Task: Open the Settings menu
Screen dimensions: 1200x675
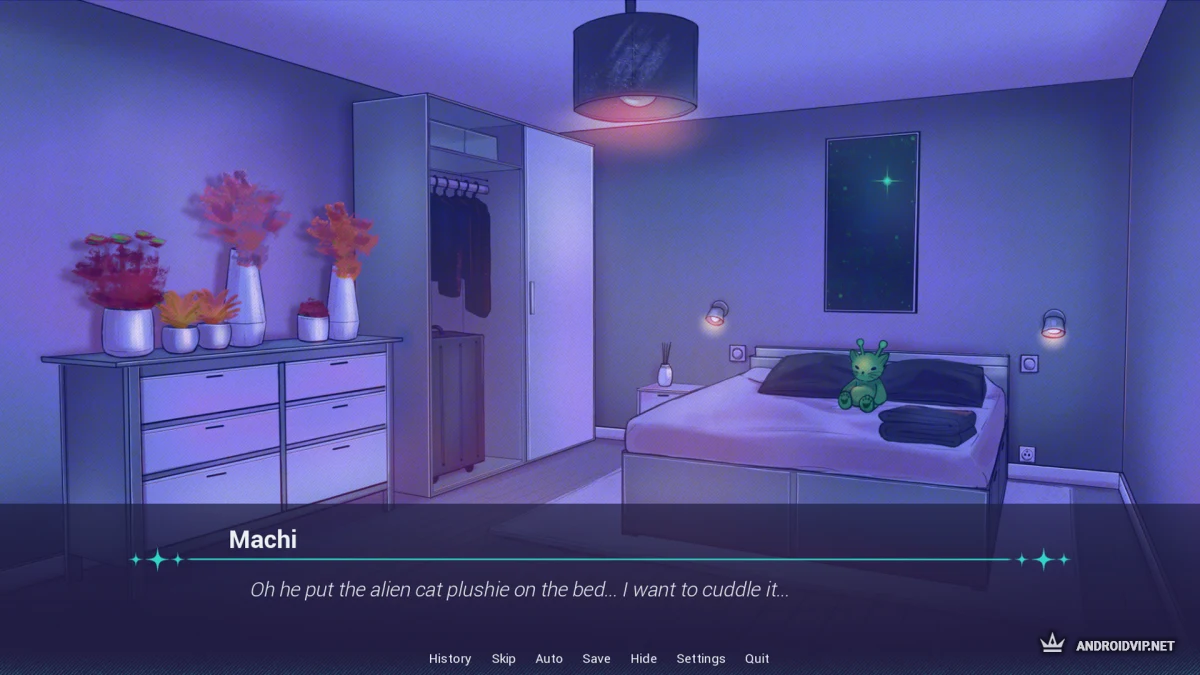Action: coord(701,658)
